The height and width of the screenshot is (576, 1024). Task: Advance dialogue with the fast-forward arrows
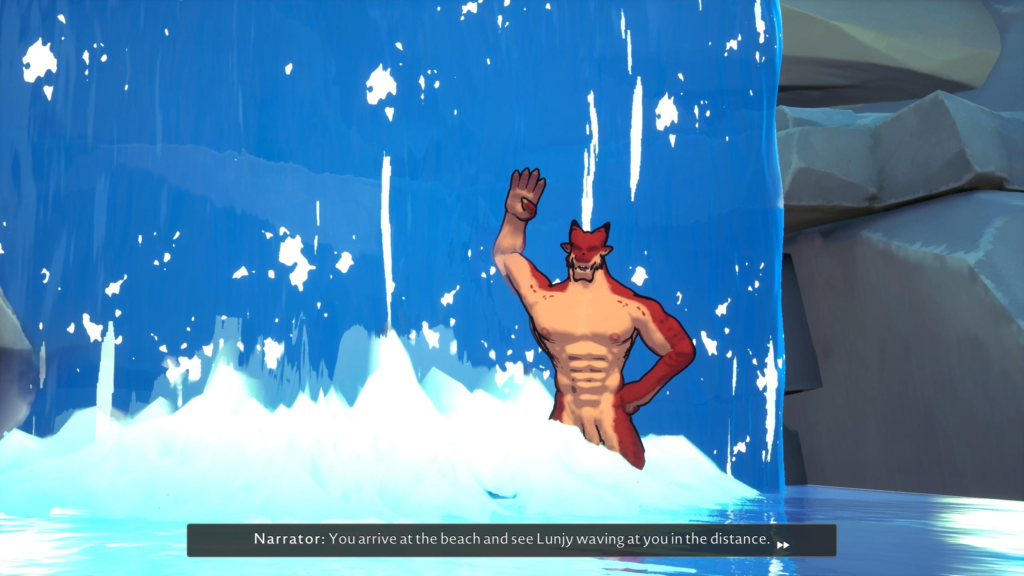click(784, 545)
